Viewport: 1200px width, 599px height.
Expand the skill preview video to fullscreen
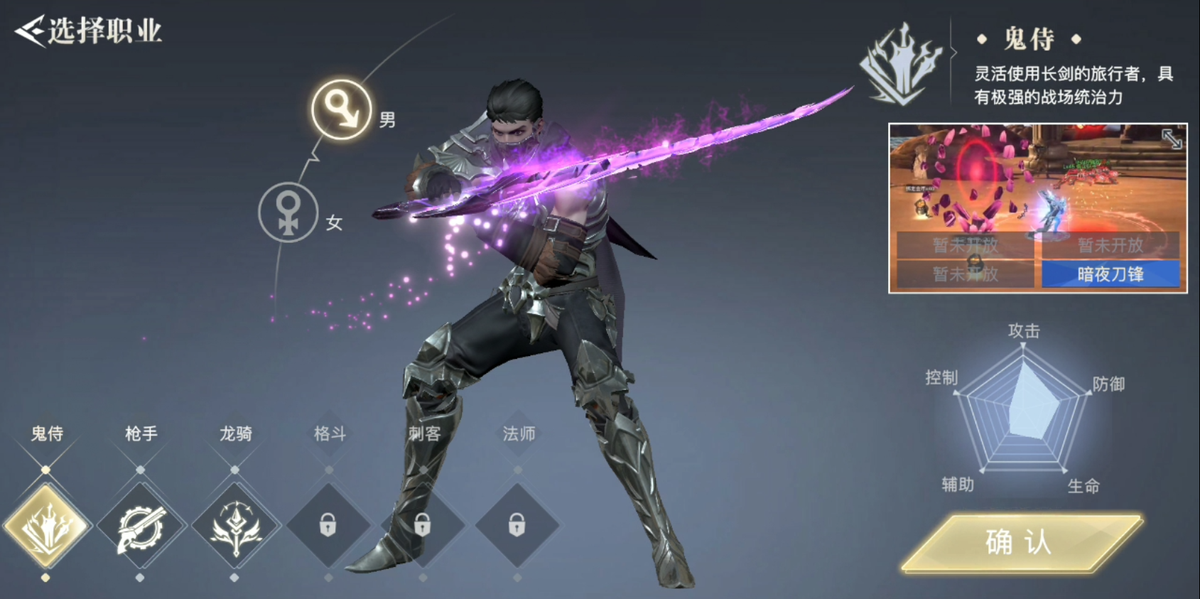pyautogui.click(x=1170, y=139)
